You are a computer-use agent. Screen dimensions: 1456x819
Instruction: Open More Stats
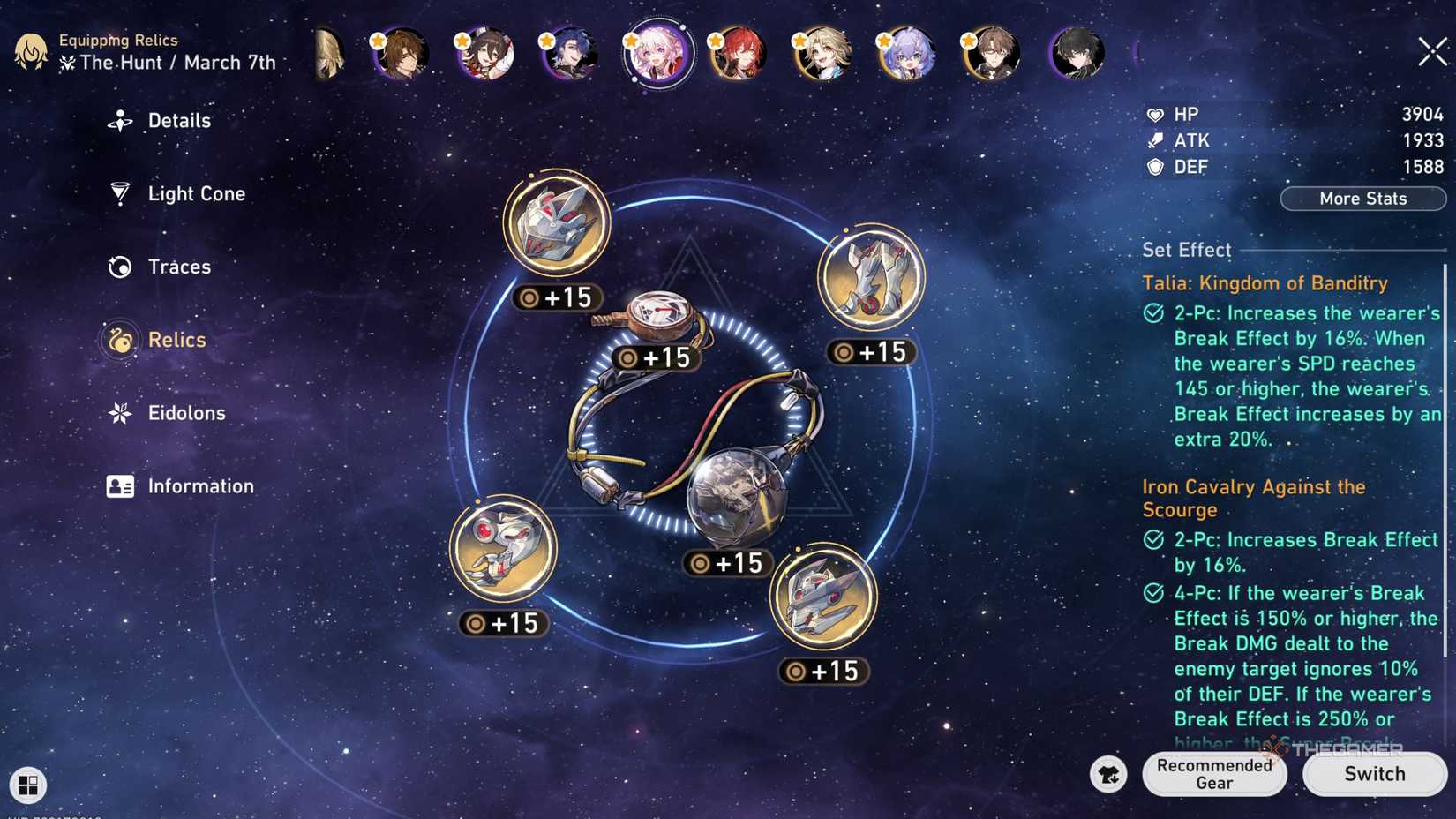(x=1362, y=198)
